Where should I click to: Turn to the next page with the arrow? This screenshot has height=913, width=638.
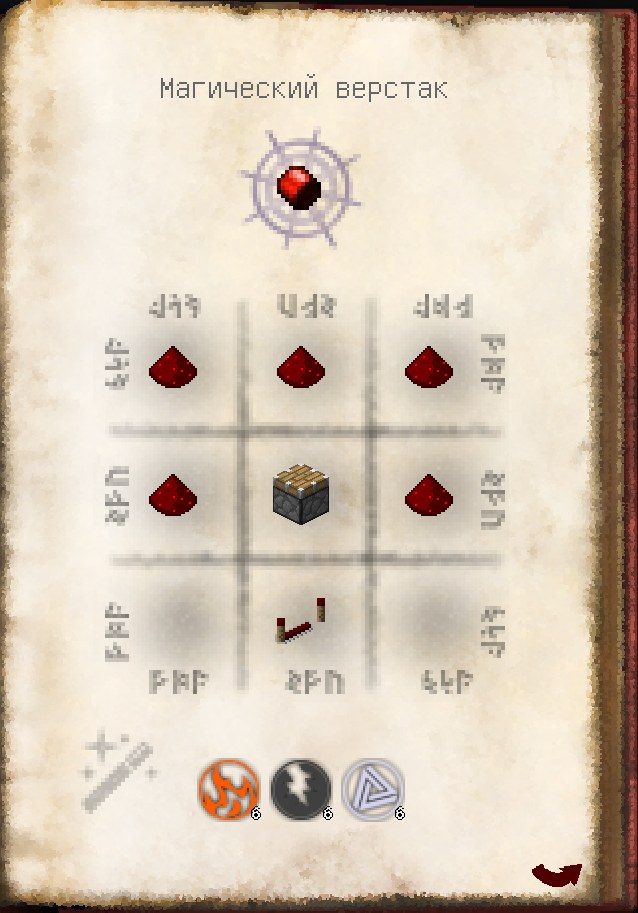pyautogui.click(x=556, y=874)
